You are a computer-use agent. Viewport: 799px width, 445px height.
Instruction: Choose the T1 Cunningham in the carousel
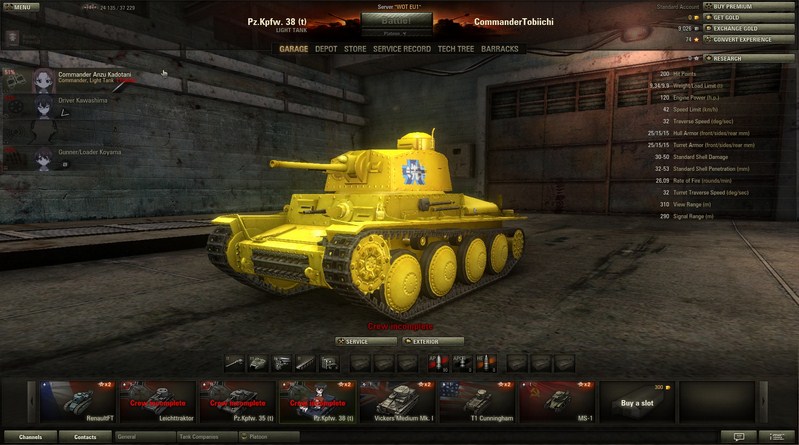tap(477, 401)
